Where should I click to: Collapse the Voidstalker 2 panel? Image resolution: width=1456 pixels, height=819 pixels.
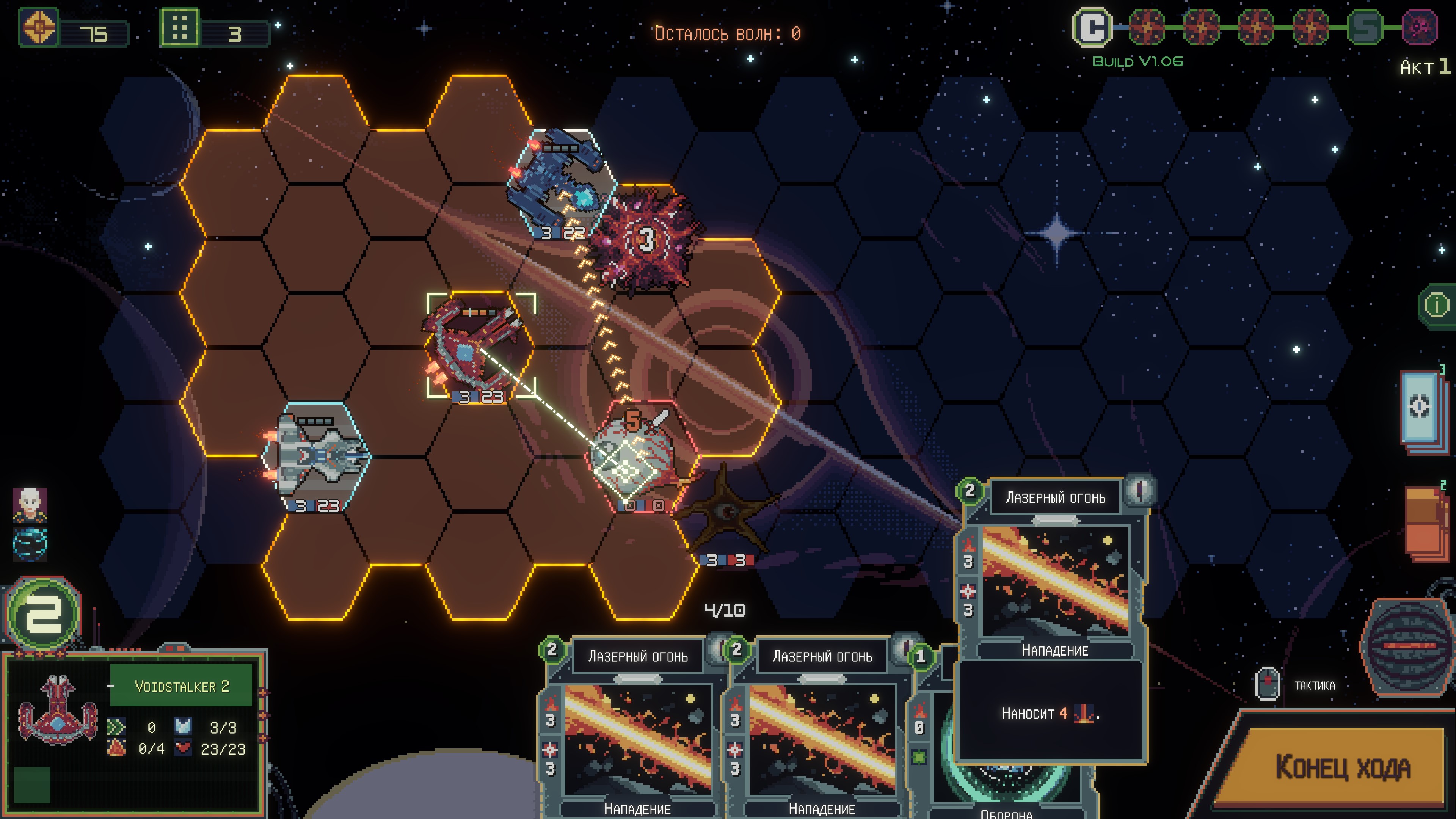coord(110,686)
